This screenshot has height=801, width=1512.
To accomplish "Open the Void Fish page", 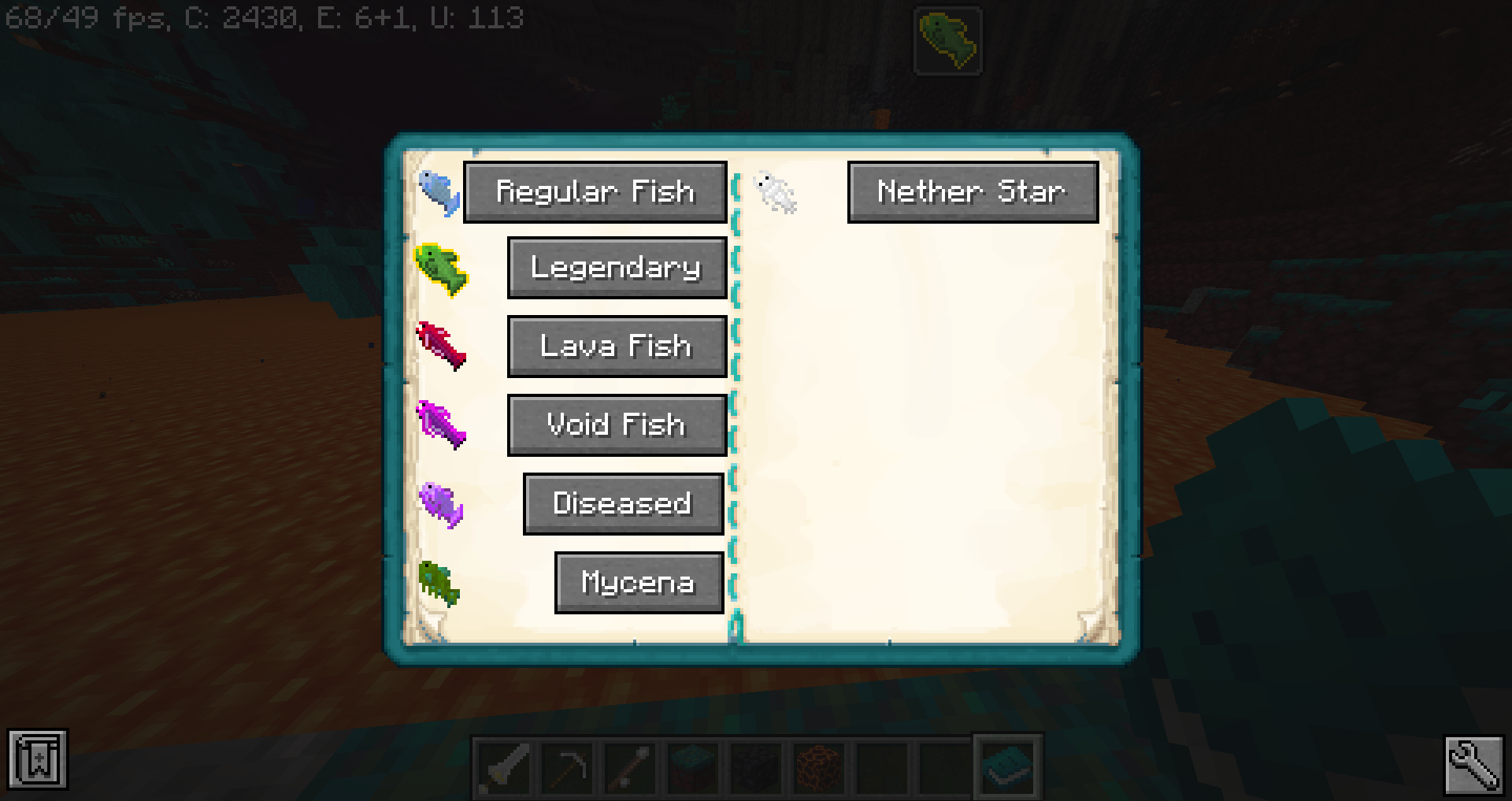I will tap(617, 425).
